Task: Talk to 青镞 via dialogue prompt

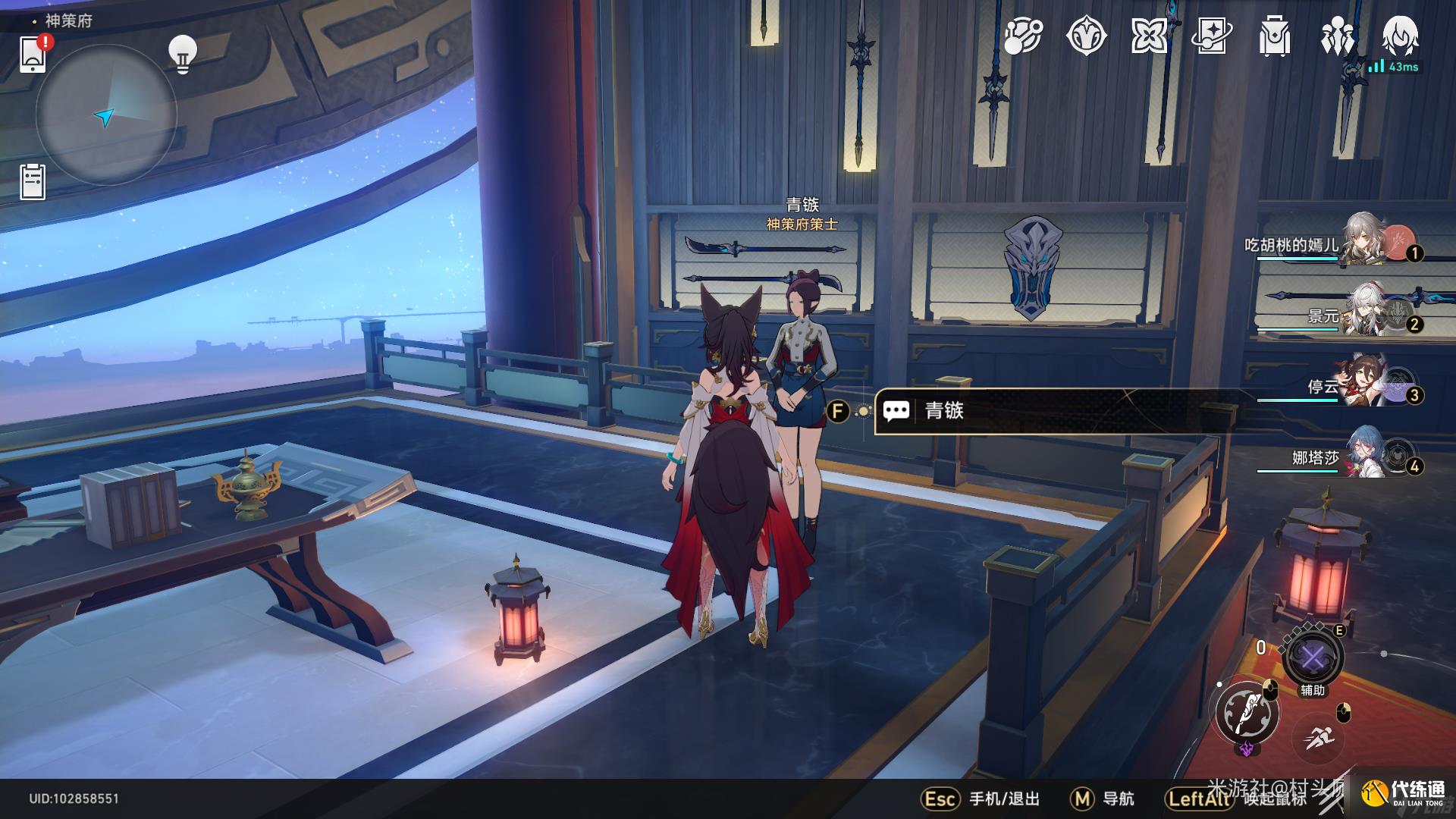Action: click(x=1054, y=411)
